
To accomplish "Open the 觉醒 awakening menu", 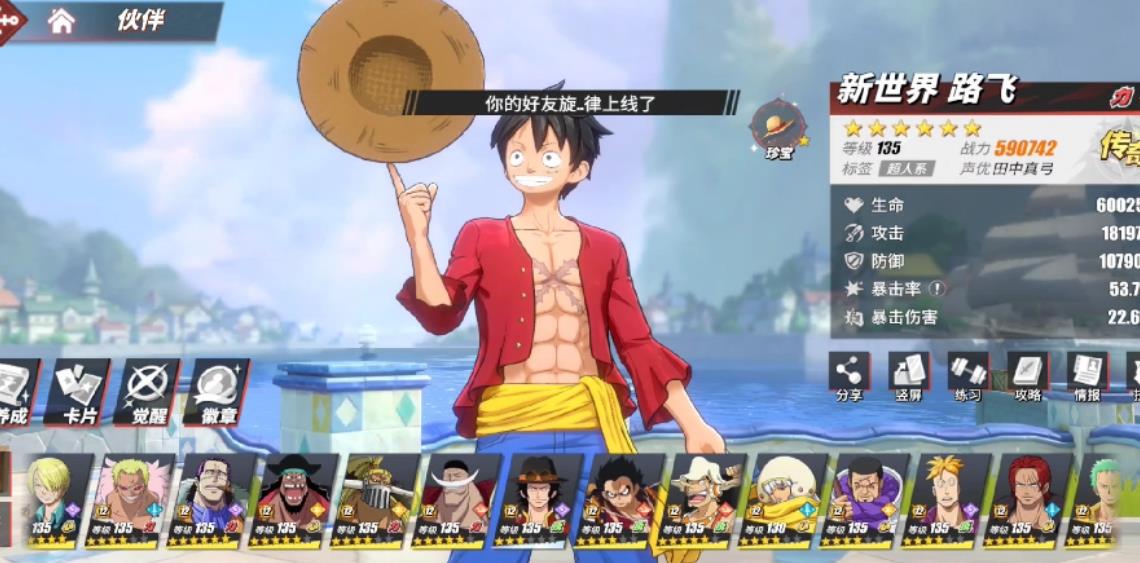I will pyautogui.click(x=147, y=392).
